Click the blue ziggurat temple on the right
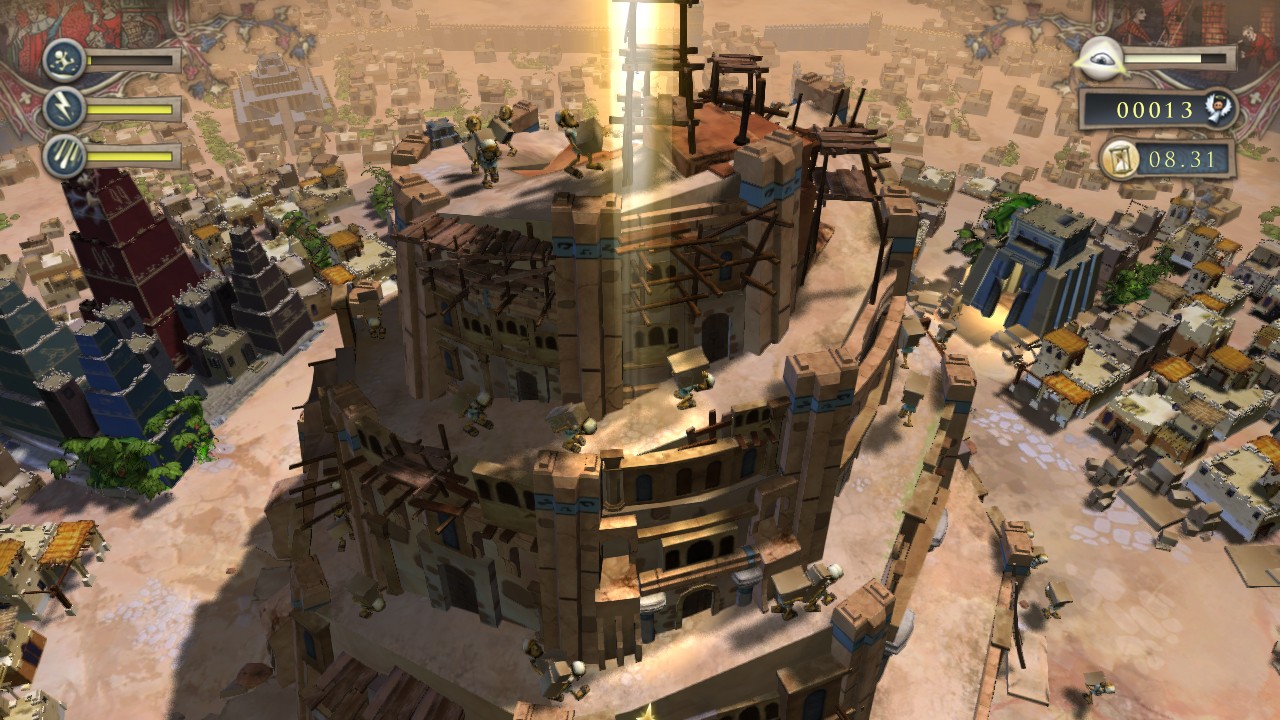Image resolution: width=1280 pixels, height=720 pixels. point(1040,250)
